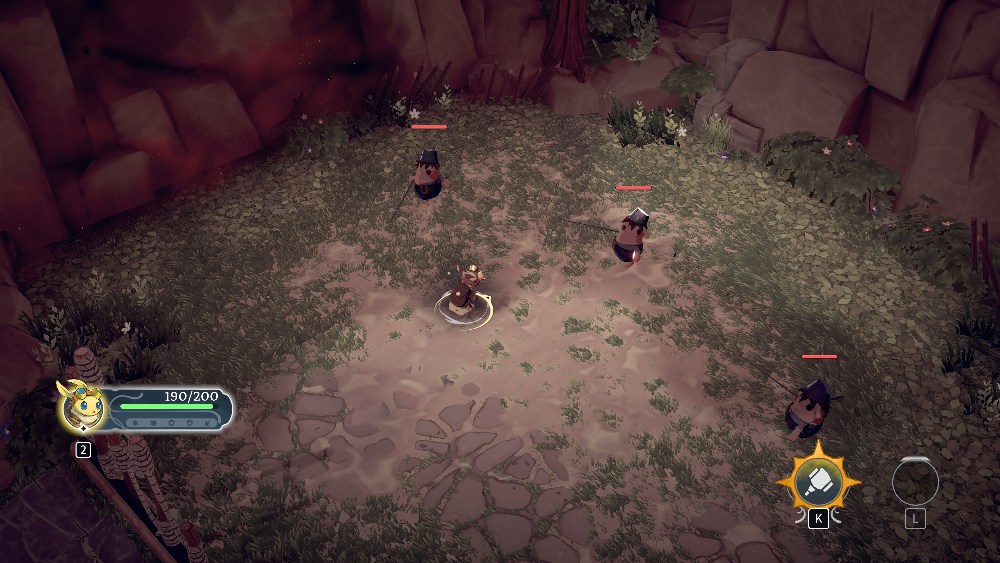Click the yellow goggled character portrait

point(82,407)
